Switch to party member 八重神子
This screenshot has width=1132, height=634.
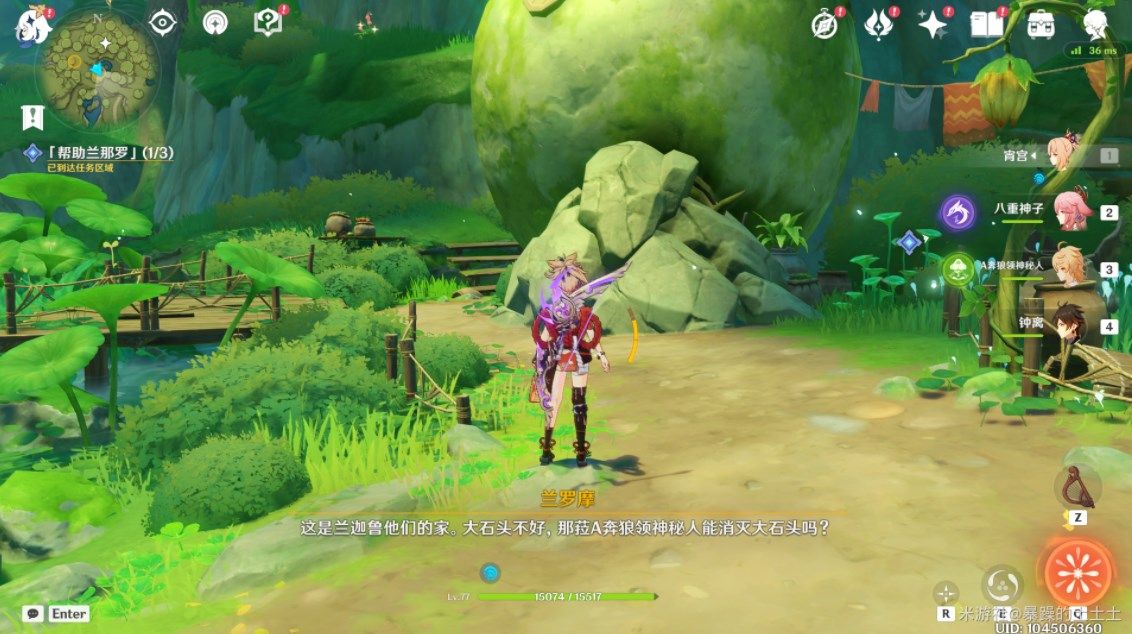pos(1070,210)
